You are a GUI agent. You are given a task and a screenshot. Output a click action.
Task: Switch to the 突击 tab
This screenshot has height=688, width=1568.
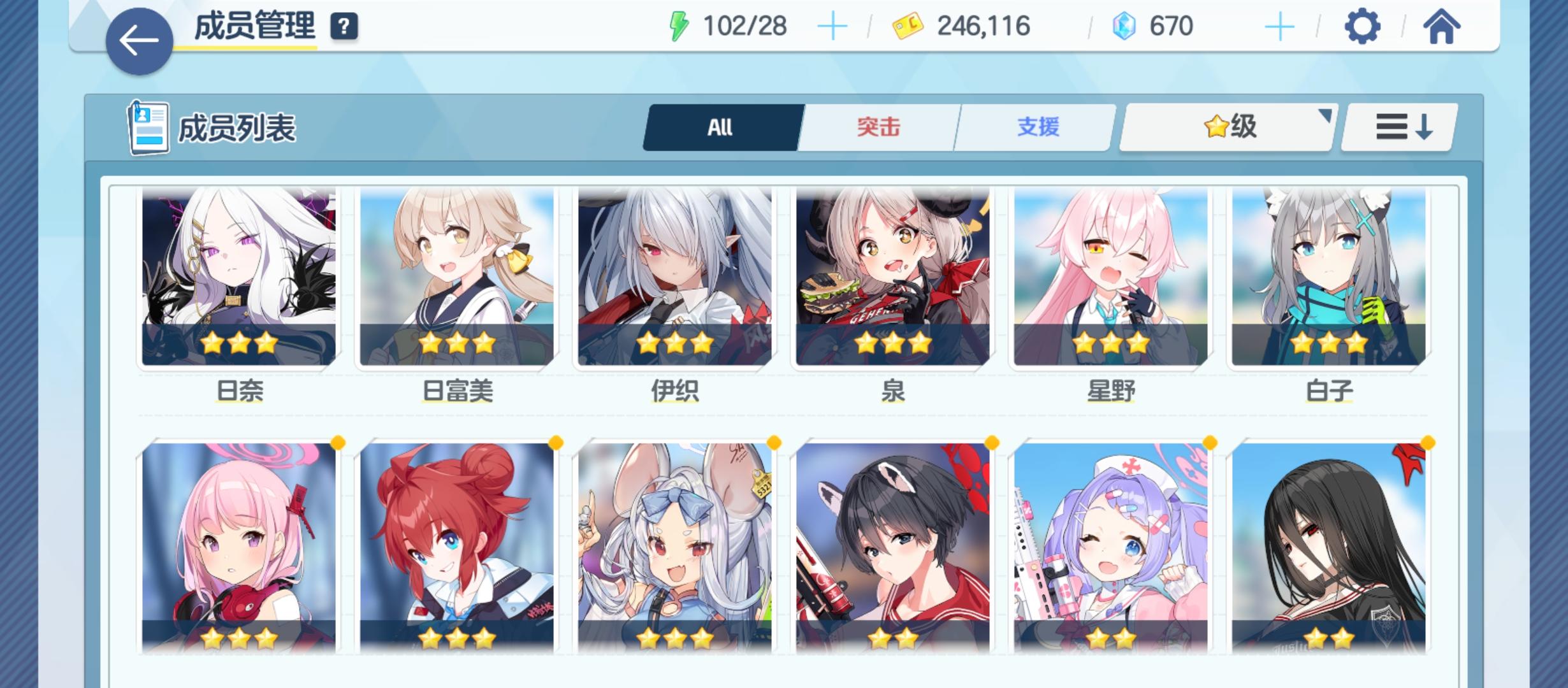pos(878,127)
